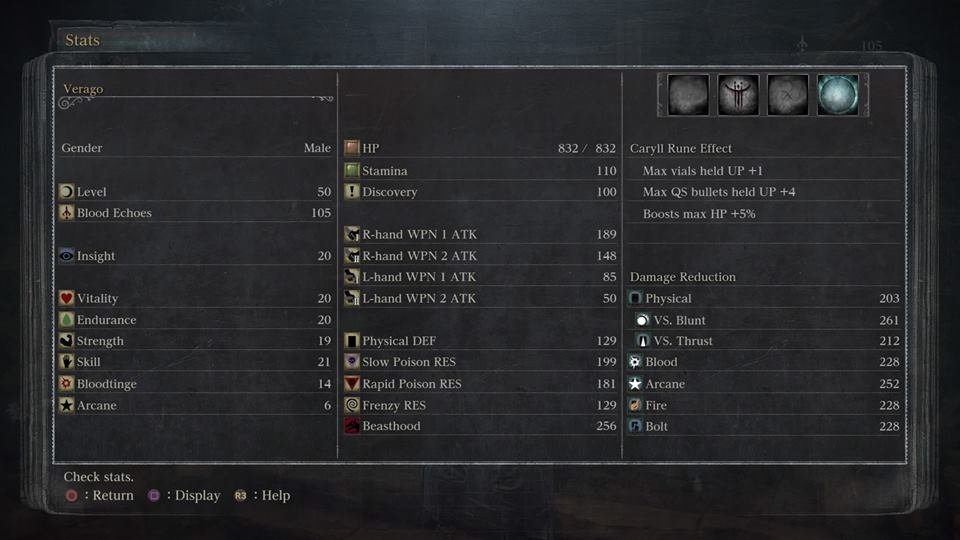Screen dimensions: 960x540
Task: Highlight the Vitality stat row
Action: pyautogui.click(x=195, y=298)
